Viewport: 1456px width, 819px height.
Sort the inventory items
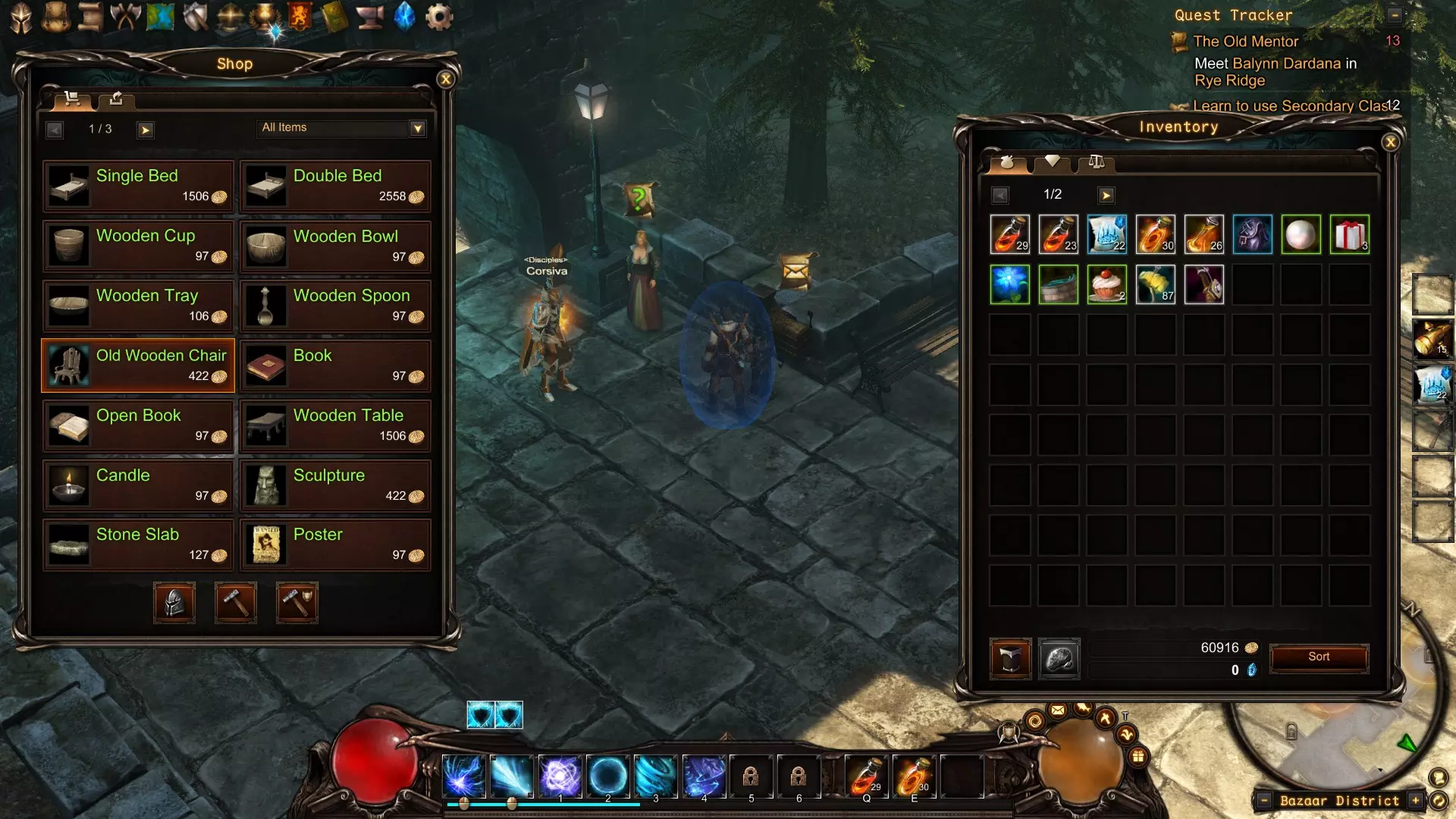tap(1319, 657)
